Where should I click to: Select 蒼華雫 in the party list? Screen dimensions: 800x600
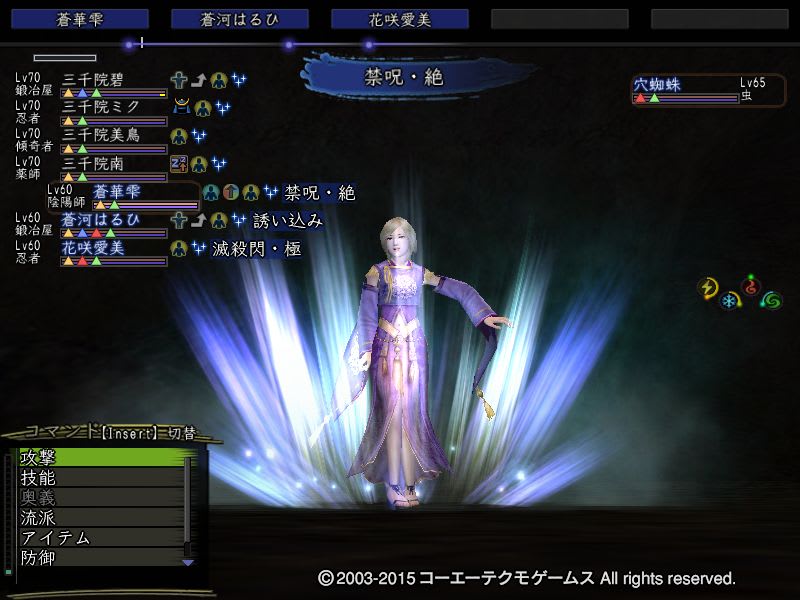(130, 192)
